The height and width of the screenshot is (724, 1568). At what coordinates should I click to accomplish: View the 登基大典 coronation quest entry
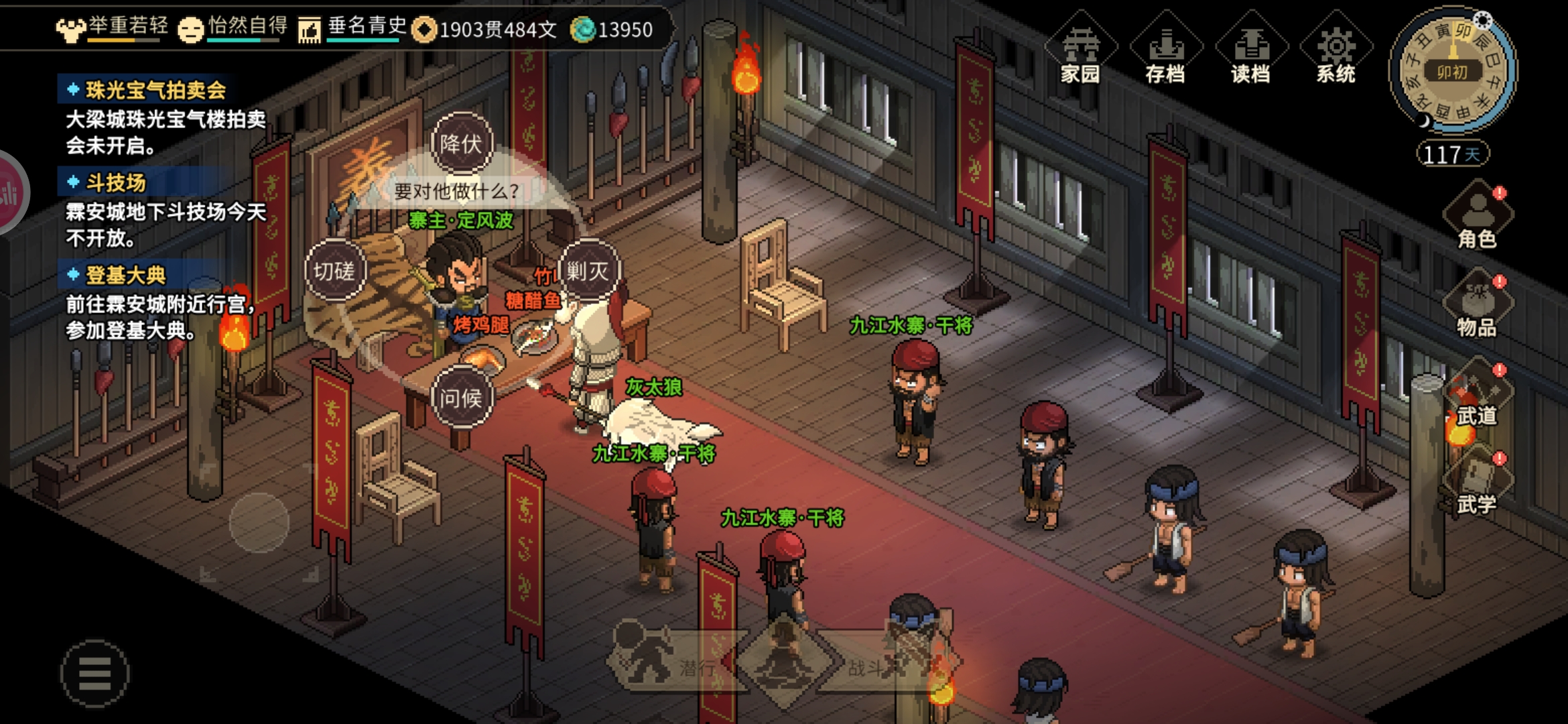(x=125, y=275)
